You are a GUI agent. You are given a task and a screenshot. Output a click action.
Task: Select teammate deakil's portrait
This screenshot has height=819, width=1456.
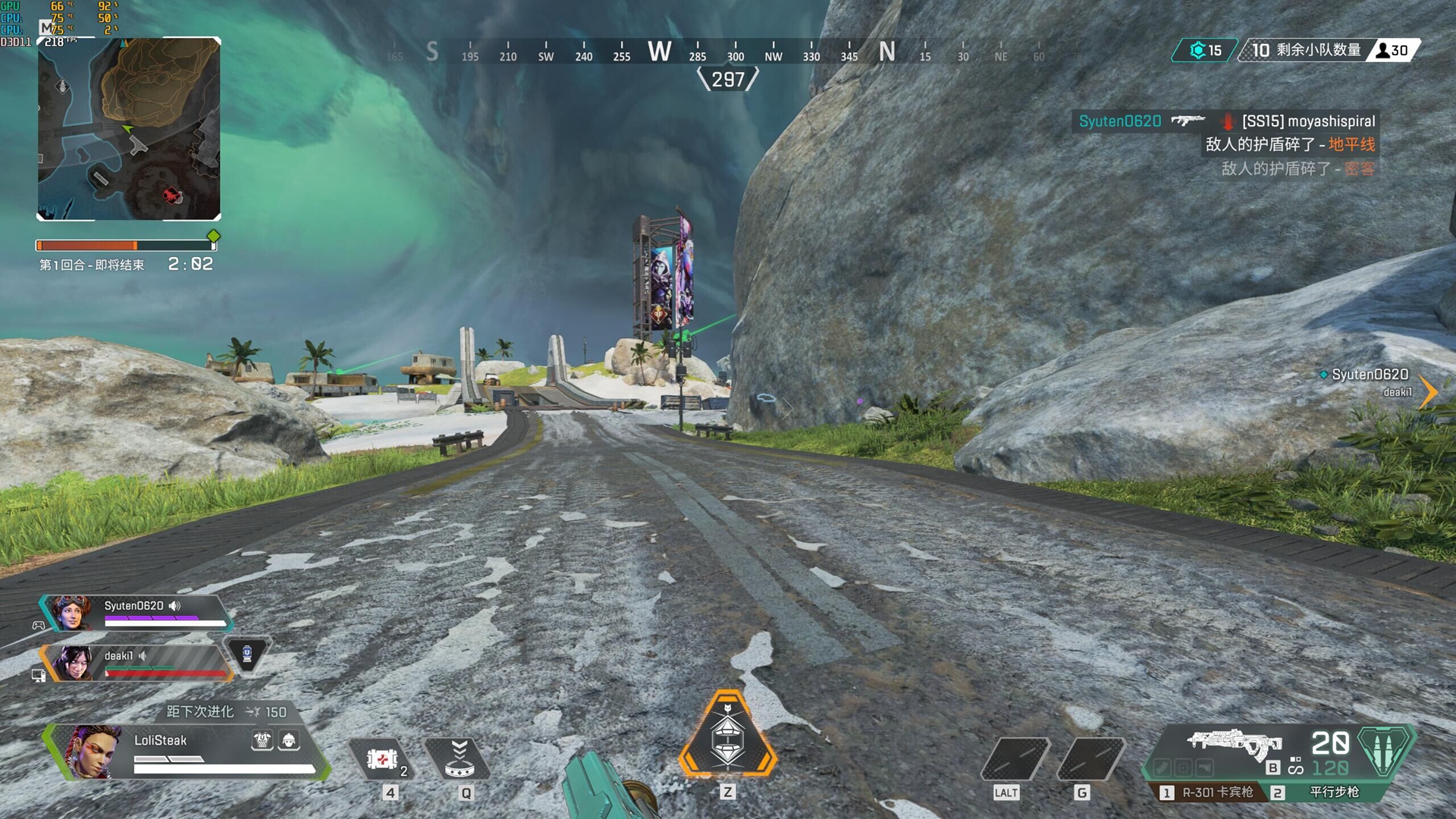click(74, 664)
